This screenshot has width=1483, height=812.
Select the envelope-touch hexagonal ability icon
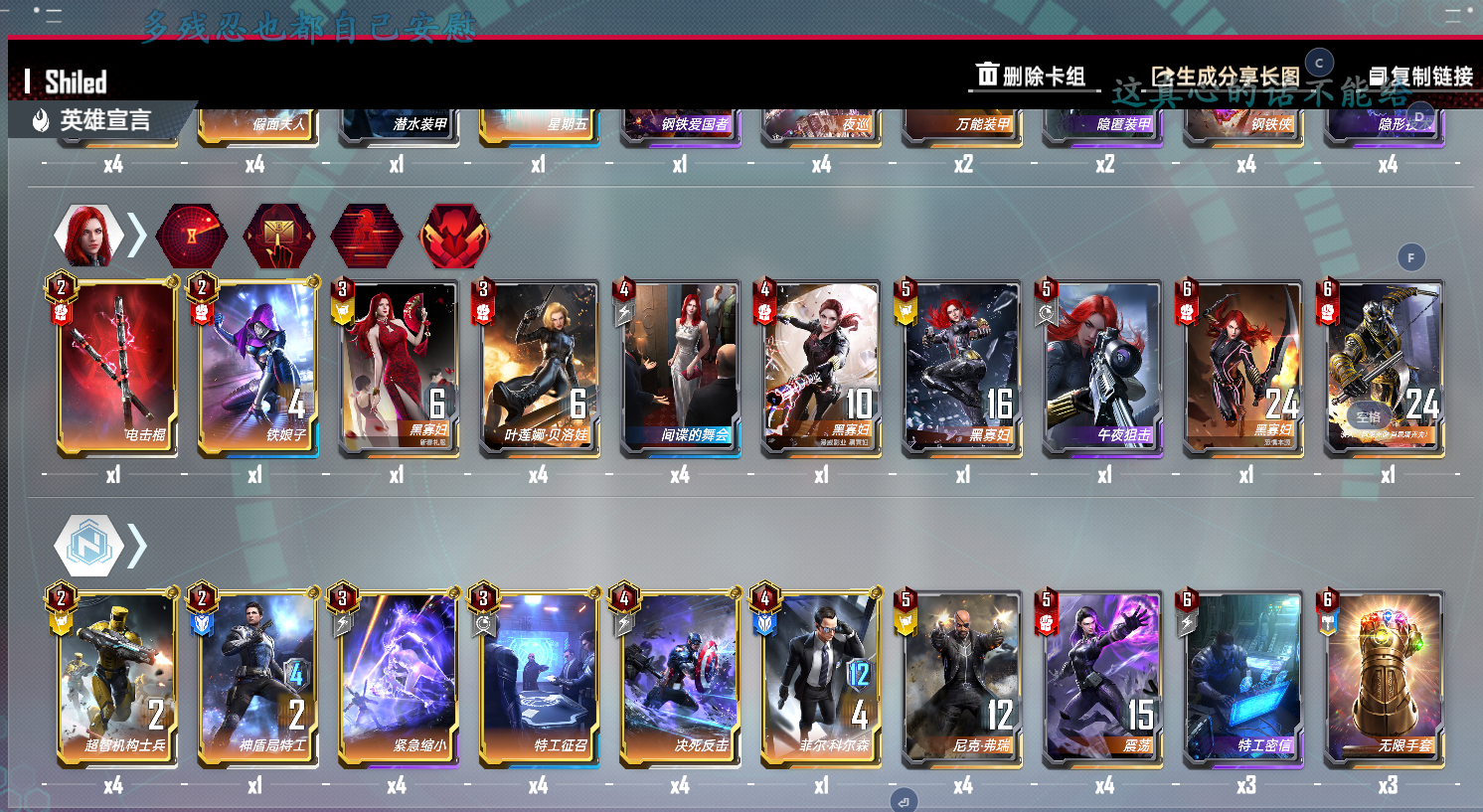279,236
